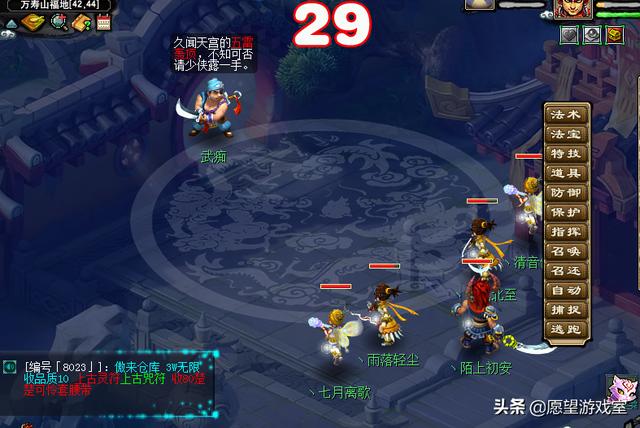Open the 法宝 magic treasure command
The height and width of the screenshot is (428, 640).
(x=565, y=135)
